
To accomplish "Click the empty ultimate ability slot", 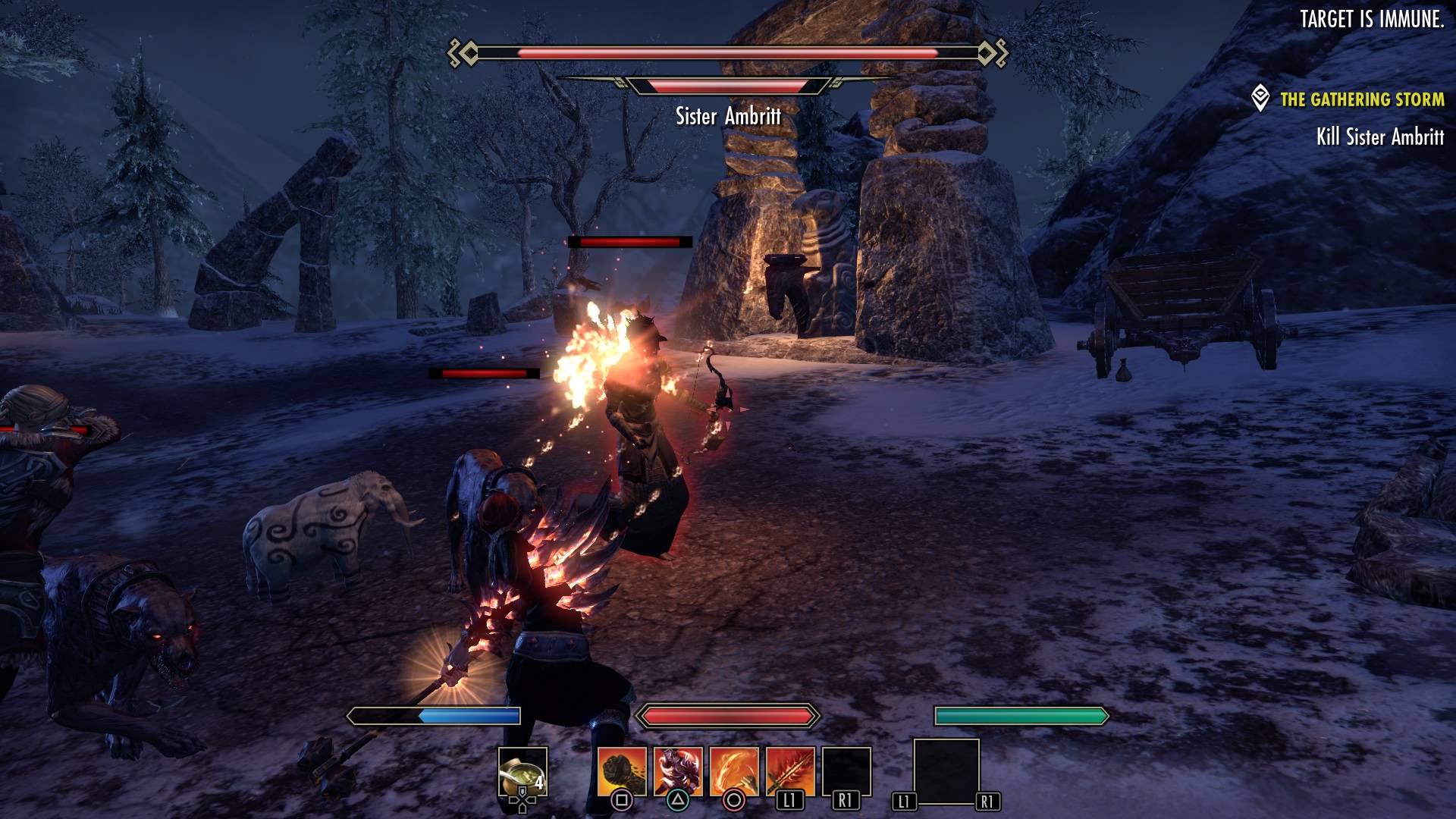I will click(x=946, y=771).
